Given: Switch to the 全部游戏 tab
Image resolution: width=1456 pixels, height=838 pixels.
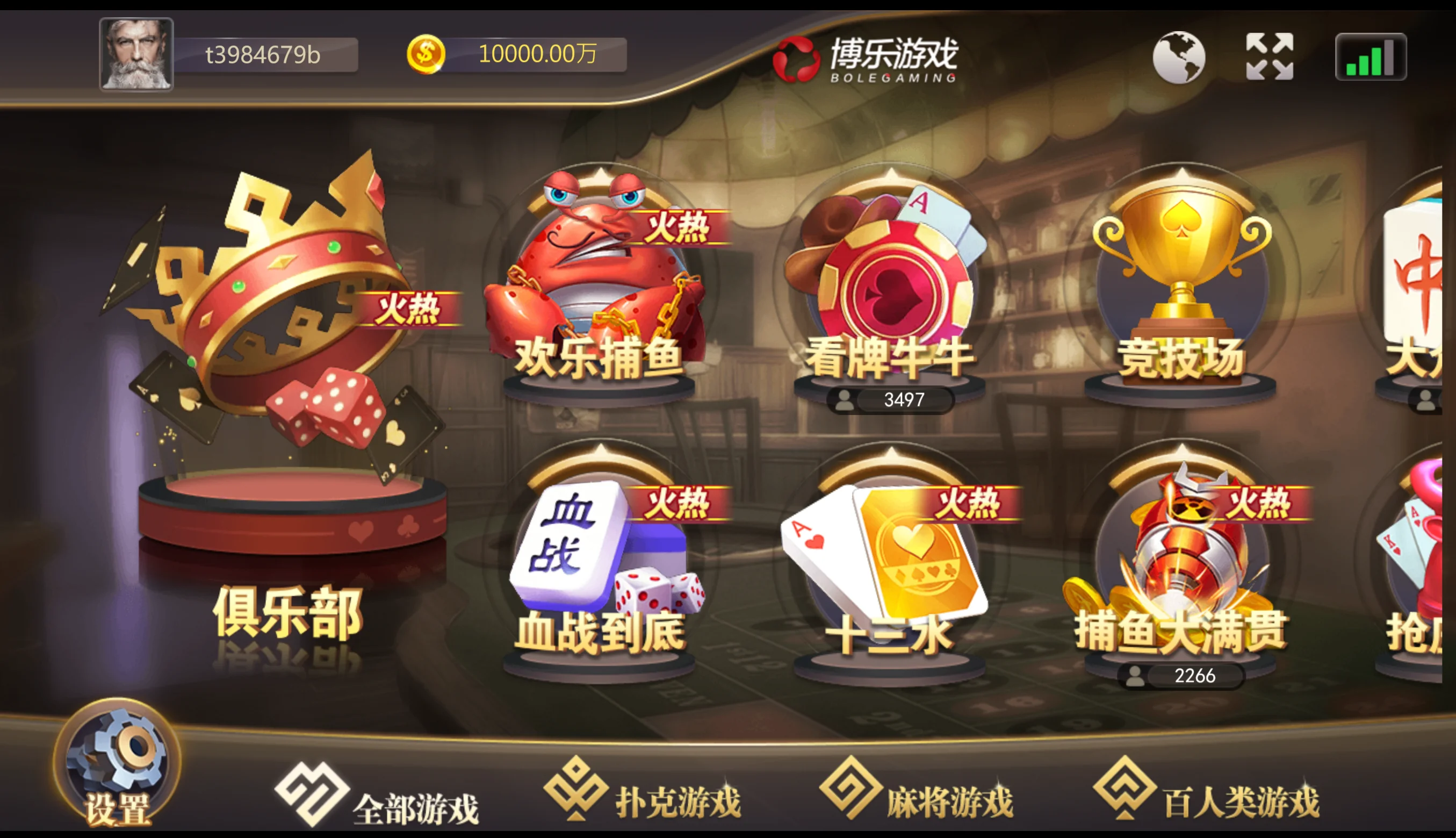Looking at the screenshot, I should [x=378, y=798].
